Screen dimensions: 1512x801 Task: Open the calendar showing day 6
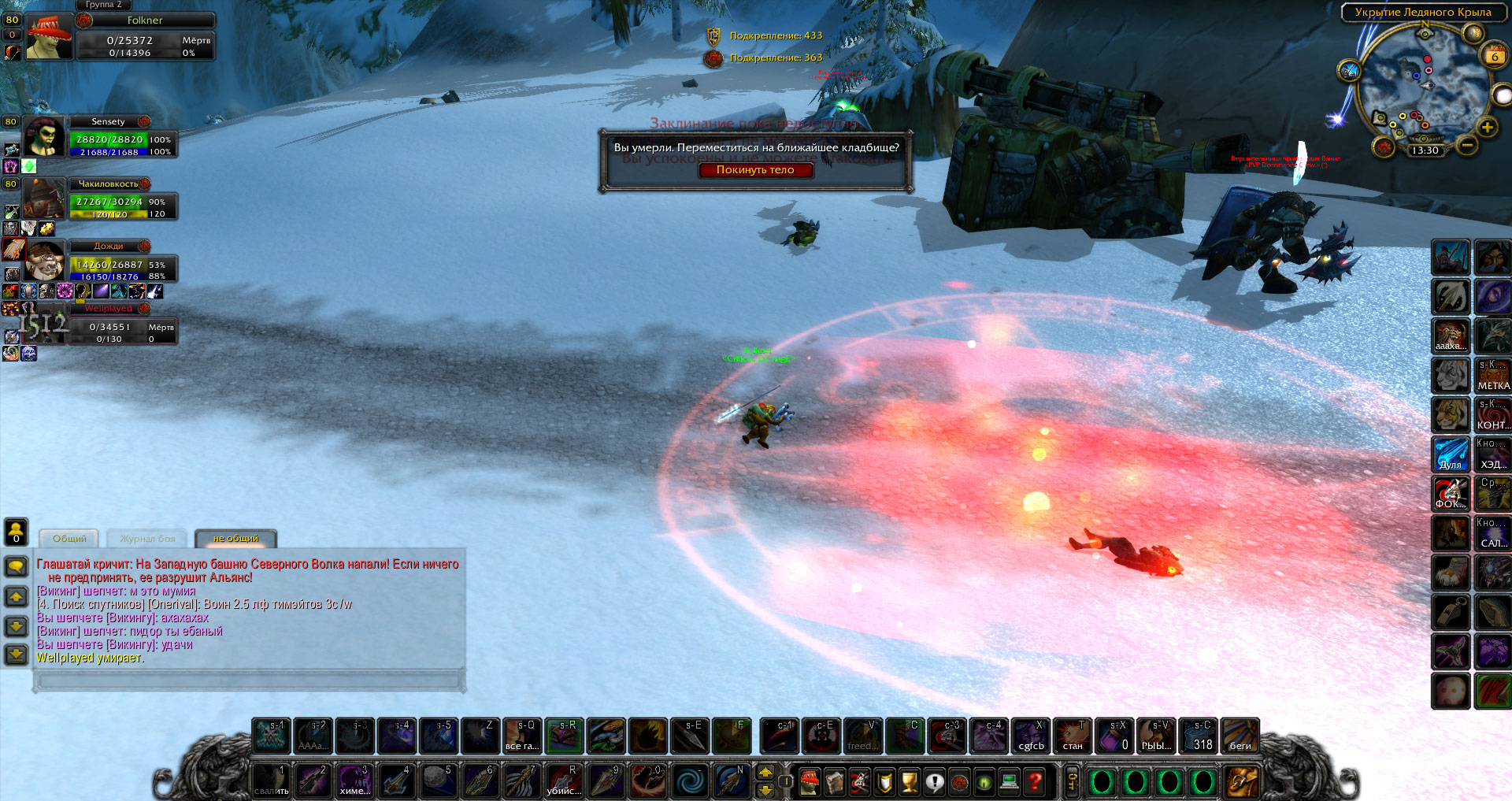[x=1495, y=56]
